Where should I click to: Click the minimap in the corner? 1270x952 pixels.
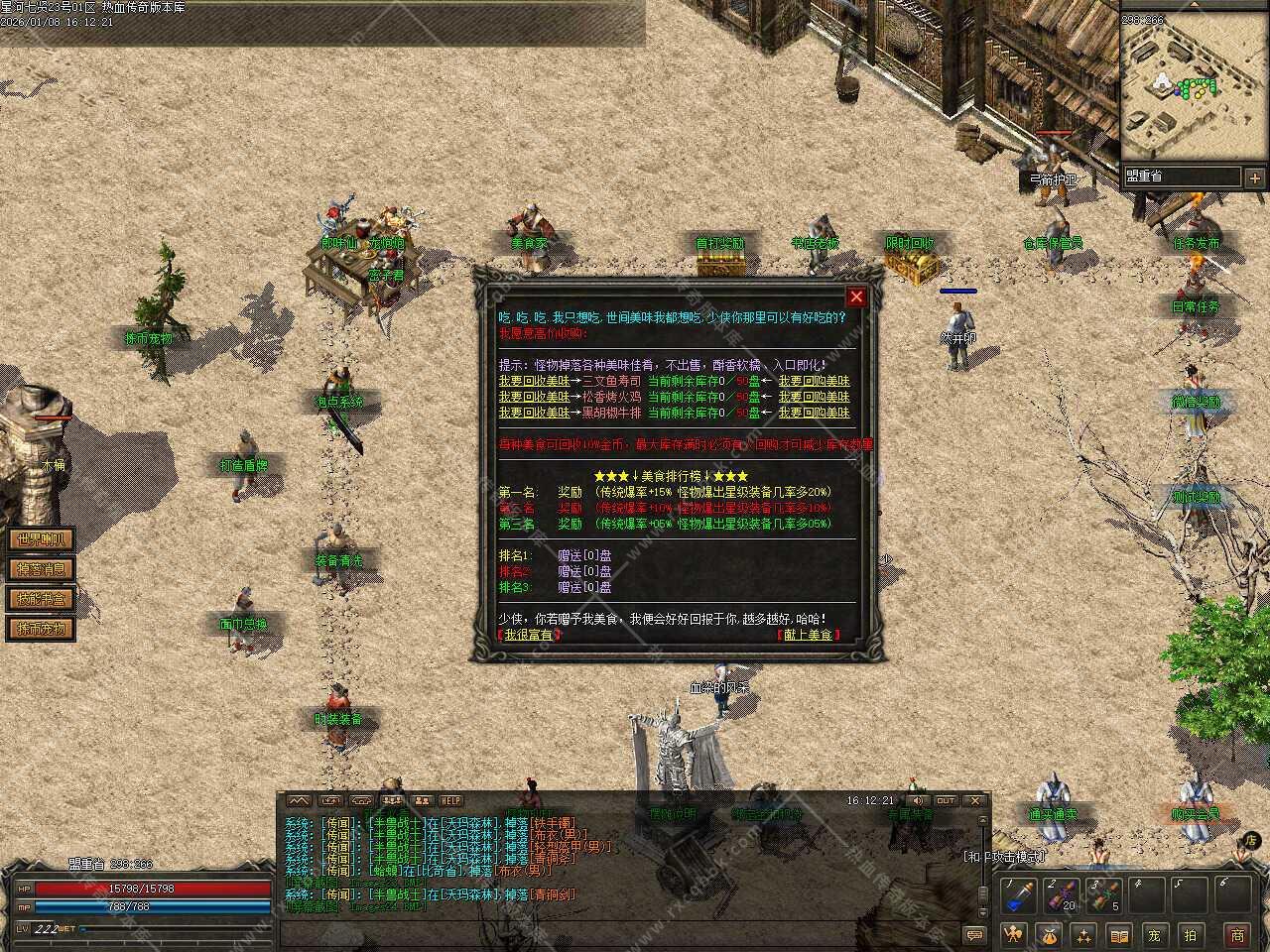(1184, 89)
